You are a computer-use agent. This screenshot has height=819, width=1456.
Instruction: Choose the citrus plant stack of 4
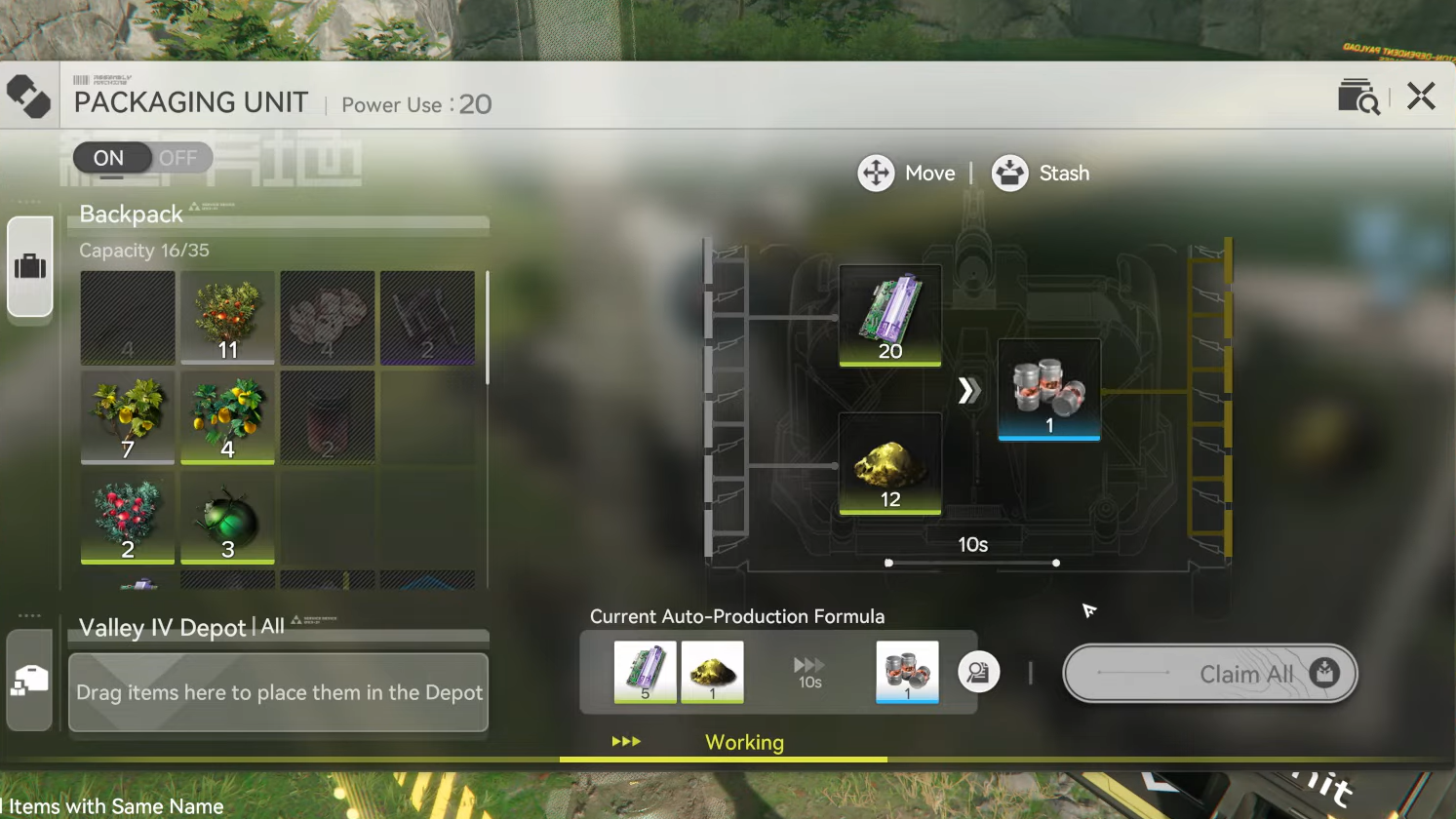click(x=227, y=417)
